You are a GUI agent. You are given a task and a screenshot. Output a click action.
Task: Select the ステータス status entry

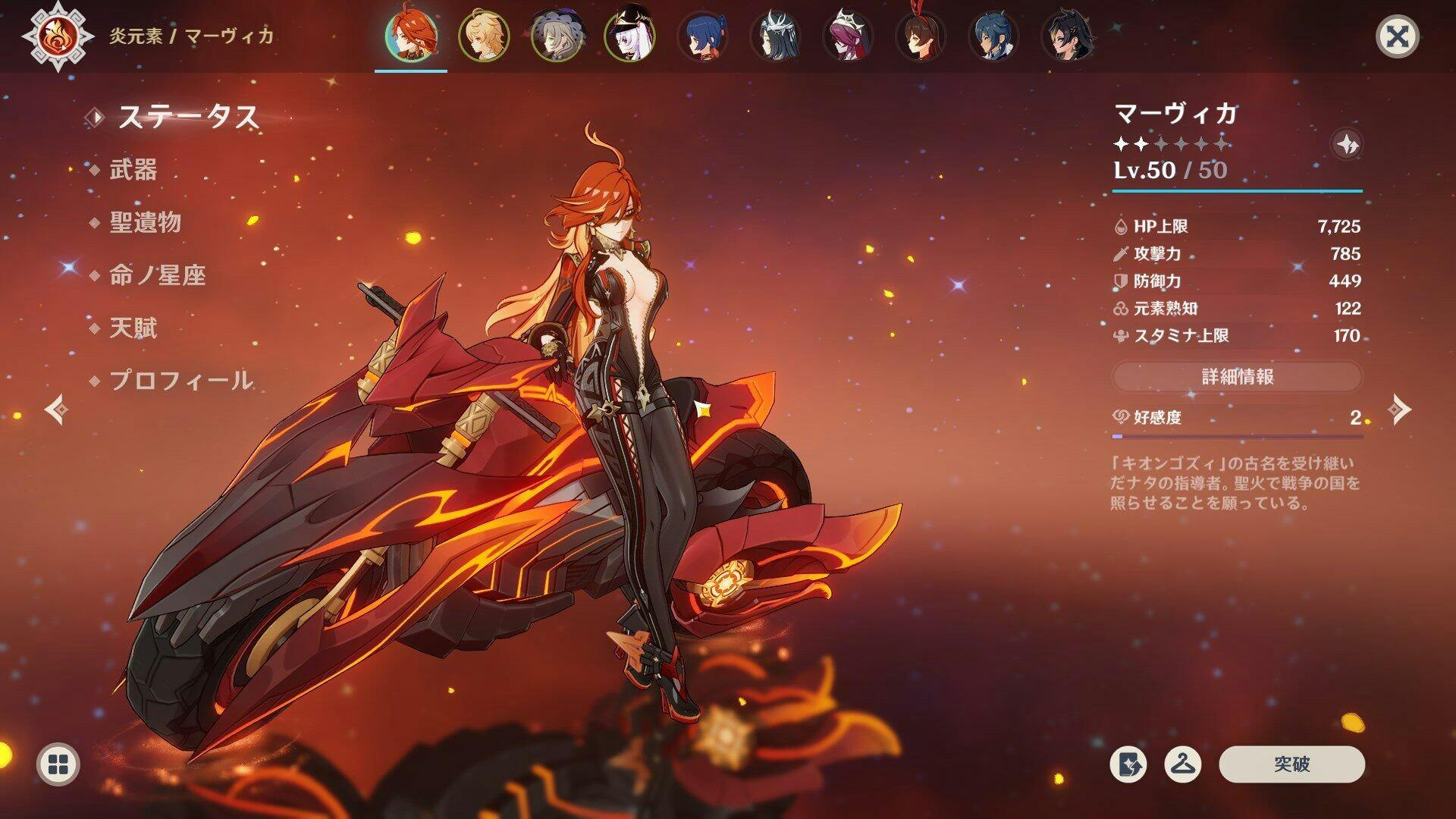[x=188, y=118]
